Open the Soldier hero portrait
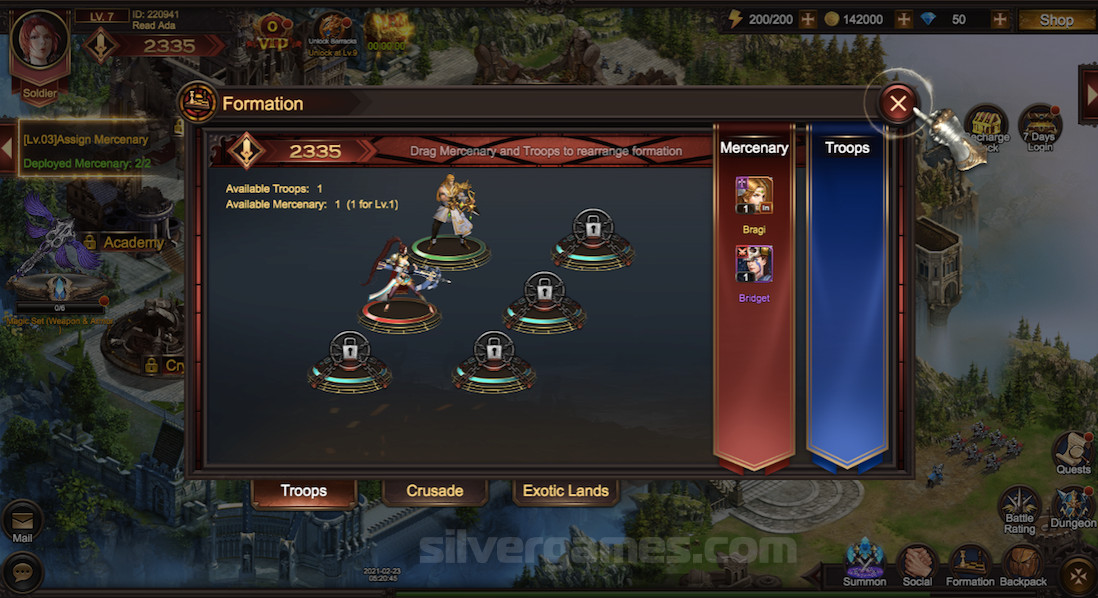Viewport: 1098px width, 598px height. [x=40, y=48]
